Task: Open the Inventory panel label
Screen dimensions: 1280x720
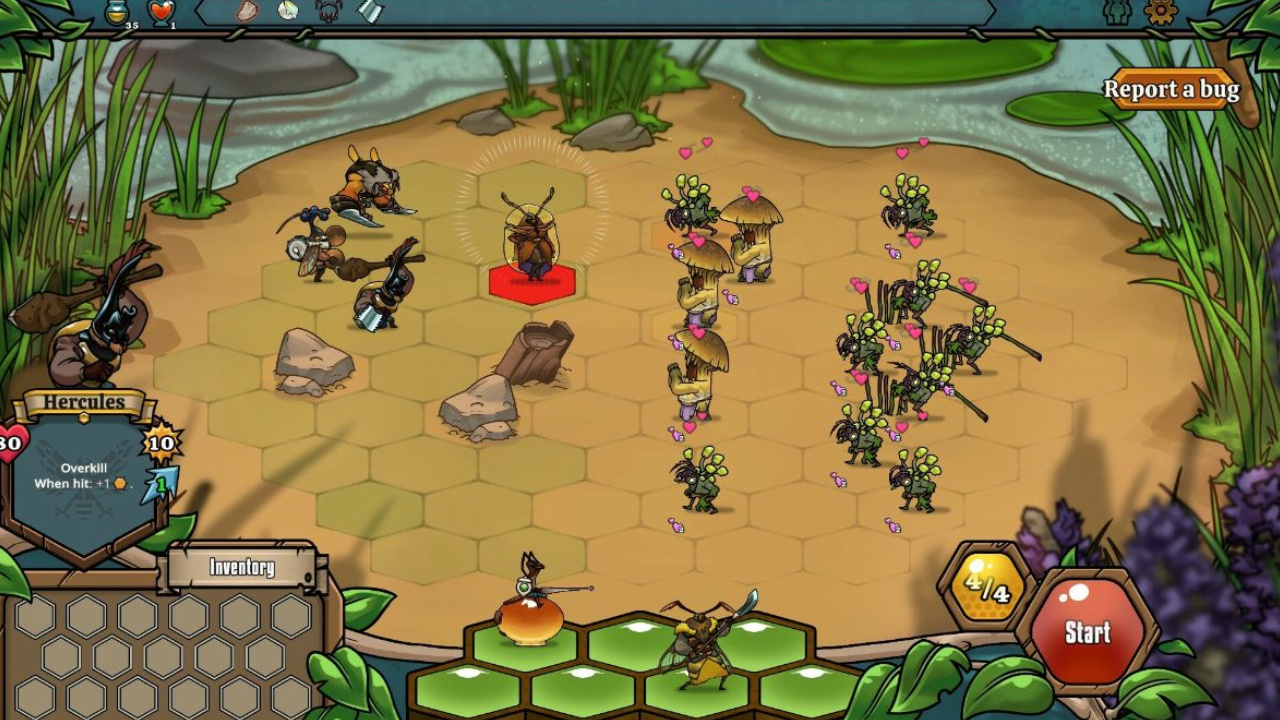Action: [x=241, y=568]
